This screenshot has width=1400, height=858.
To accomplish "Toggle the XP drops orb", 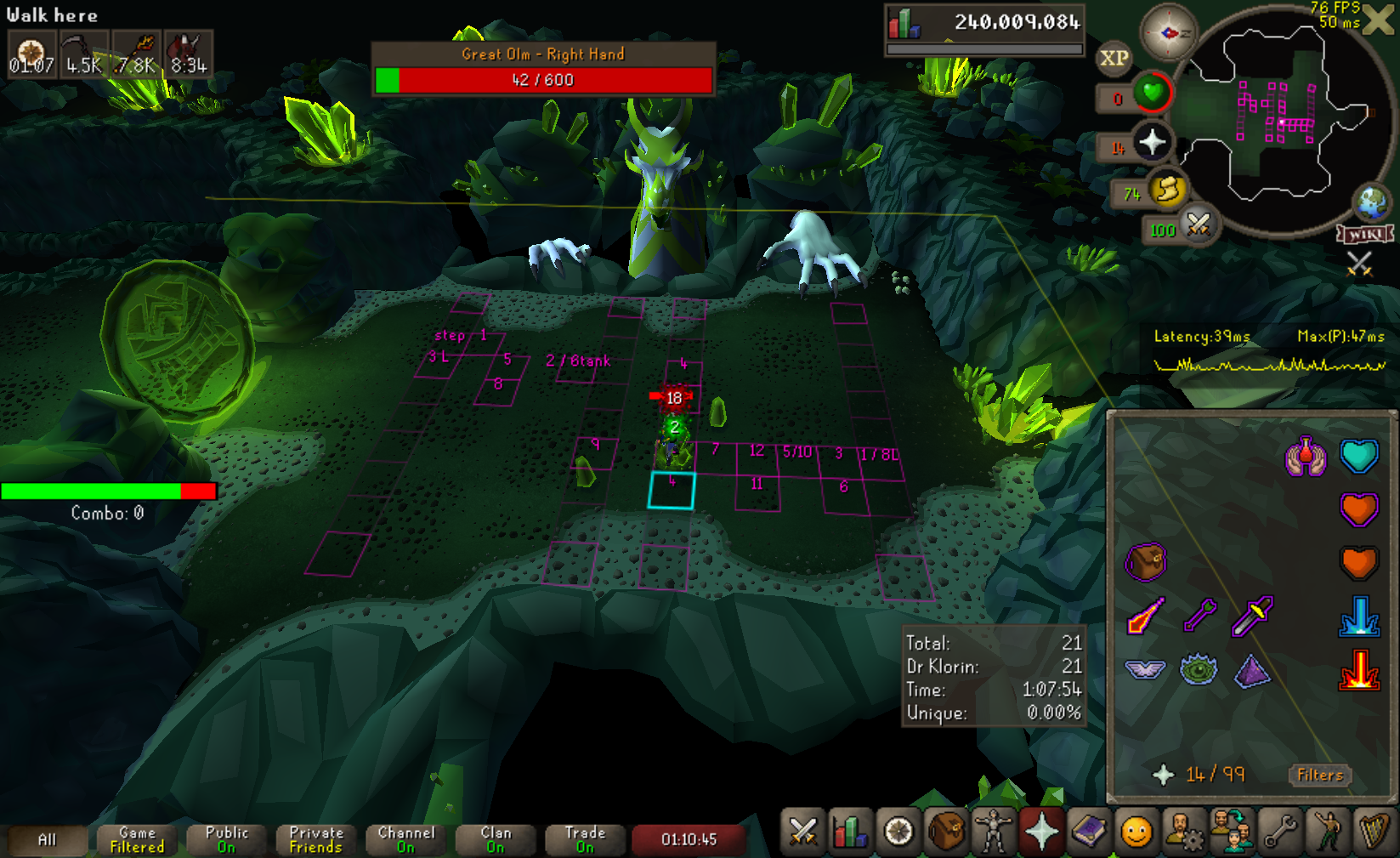I will (1114, 59).
